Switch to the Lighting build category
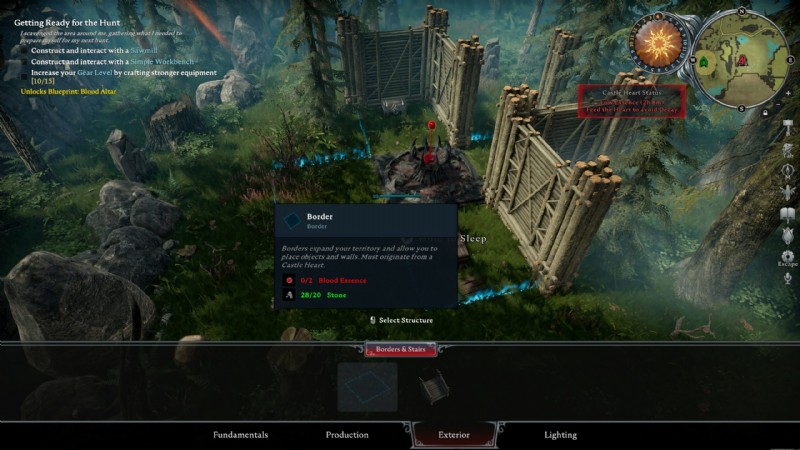Screen dimensions: 800x450 [560, 435]
